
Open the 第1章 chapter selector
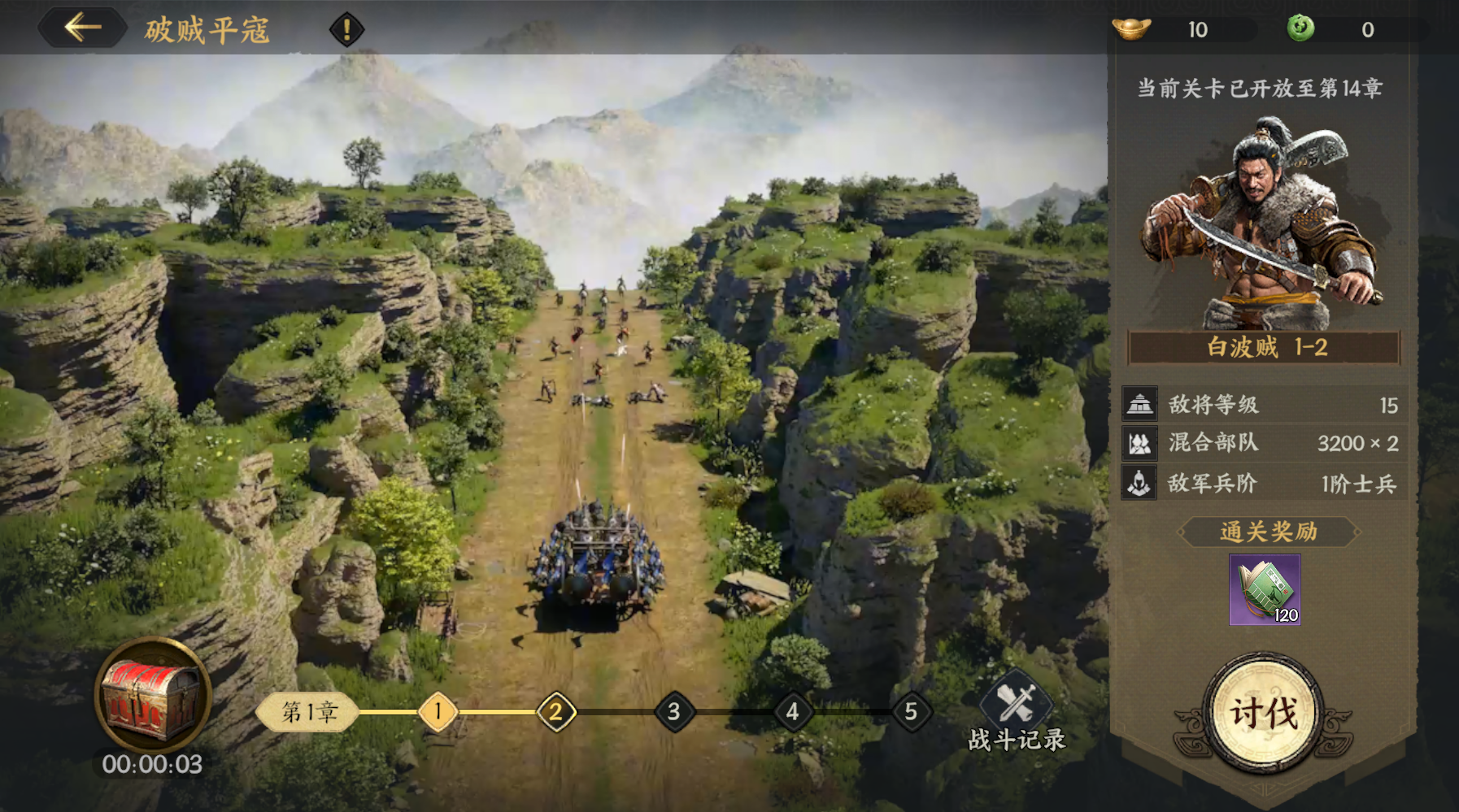pyautogui.click(x=309, y=712)
